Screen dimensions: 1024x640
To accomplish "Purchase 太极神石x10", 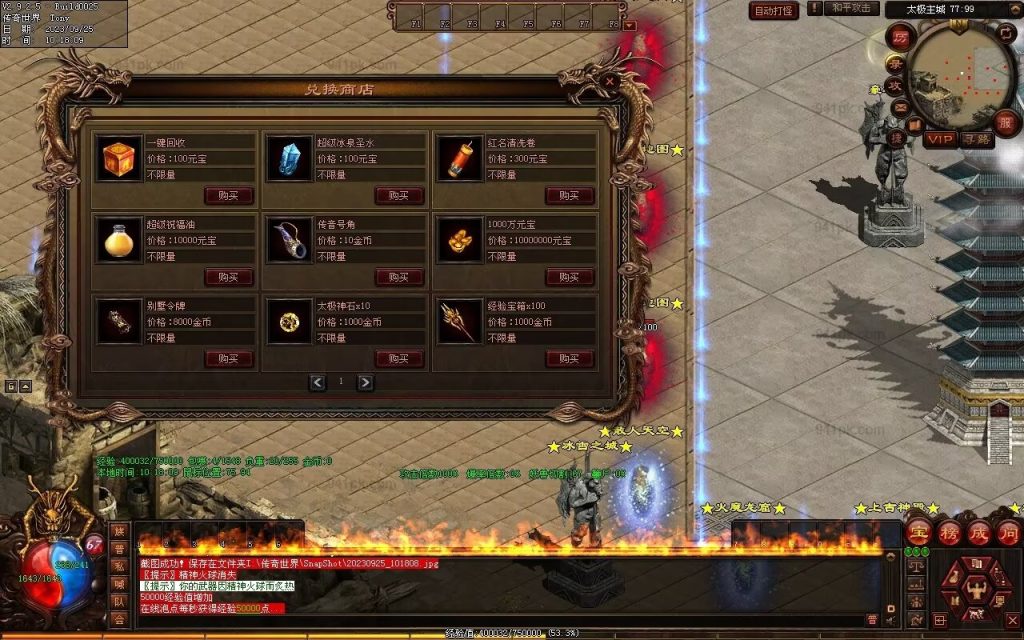I will click(399, 358).
